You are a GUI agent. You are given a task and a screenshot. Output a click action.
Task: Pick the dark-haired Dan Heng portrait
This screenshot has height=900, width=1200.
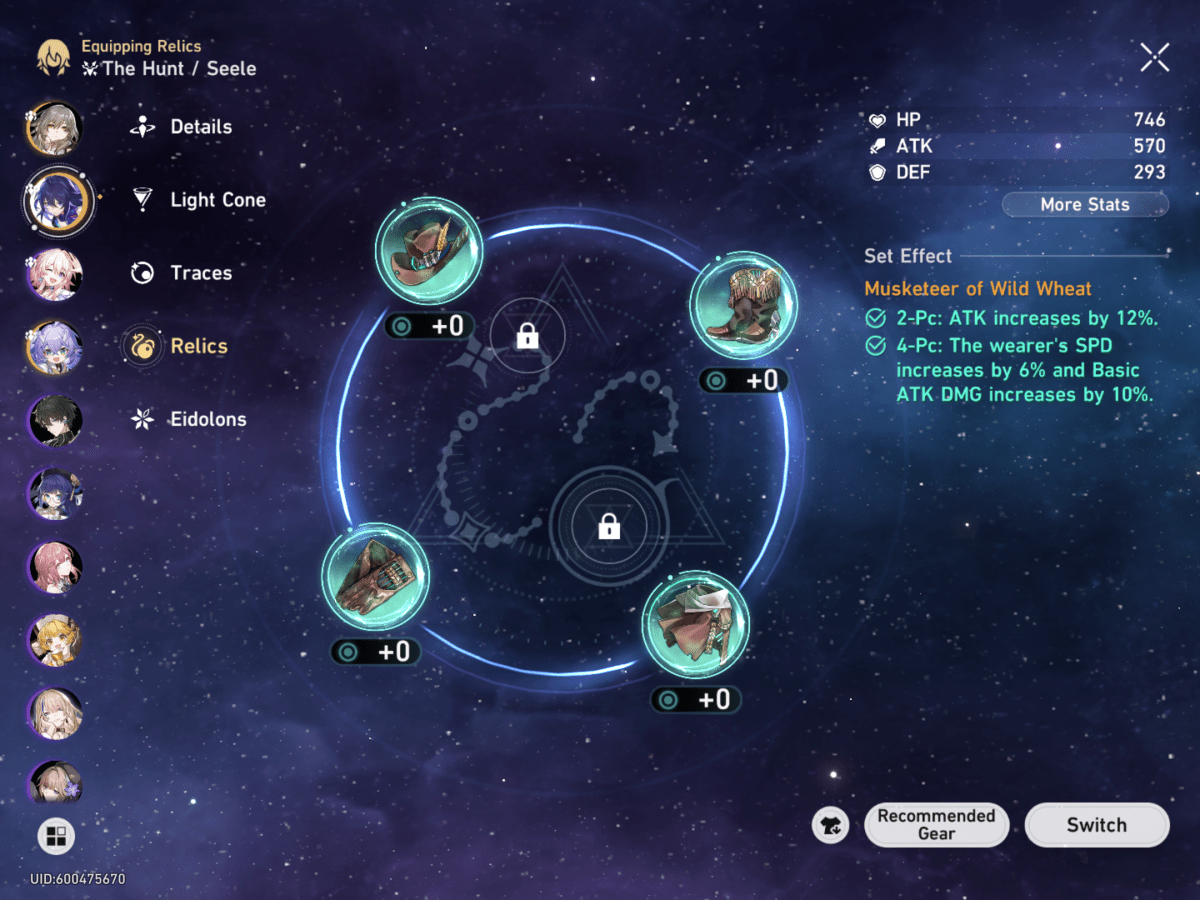click(55, 420)
